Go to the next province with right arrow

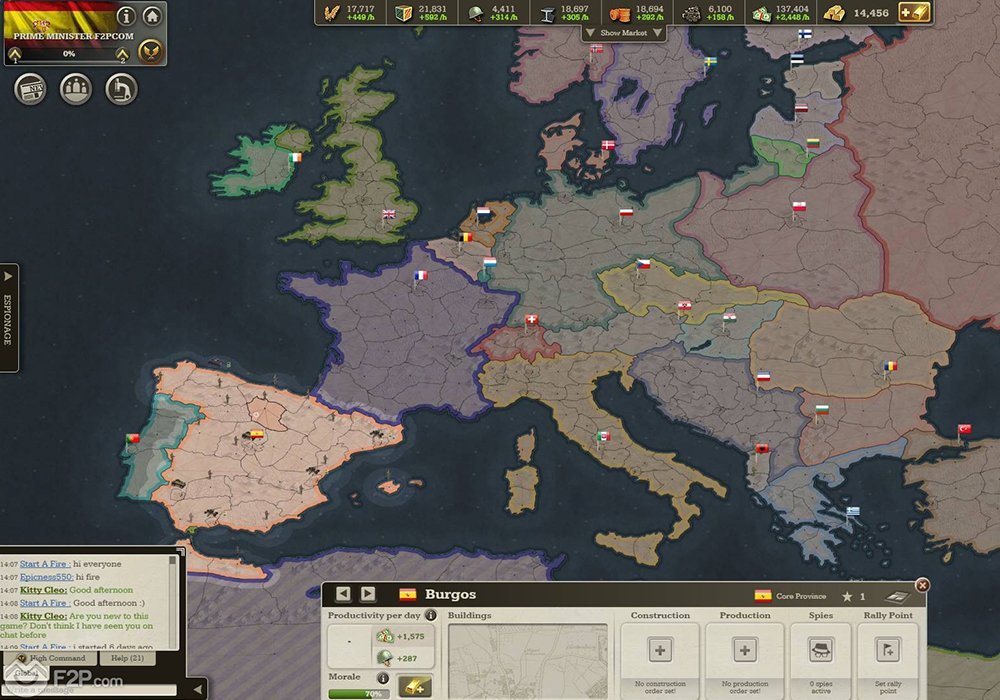pyautogui.click(x=368, y=594)
